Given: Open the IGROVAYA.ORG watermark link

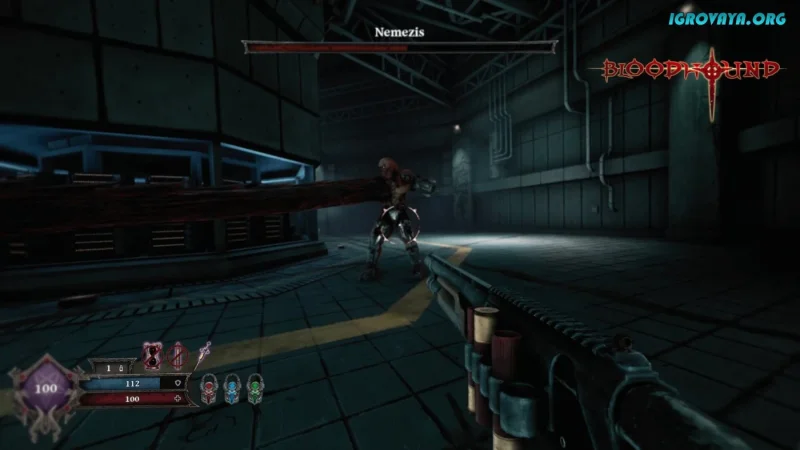Looking at the screenshot, I should click(x=727, y=19).
